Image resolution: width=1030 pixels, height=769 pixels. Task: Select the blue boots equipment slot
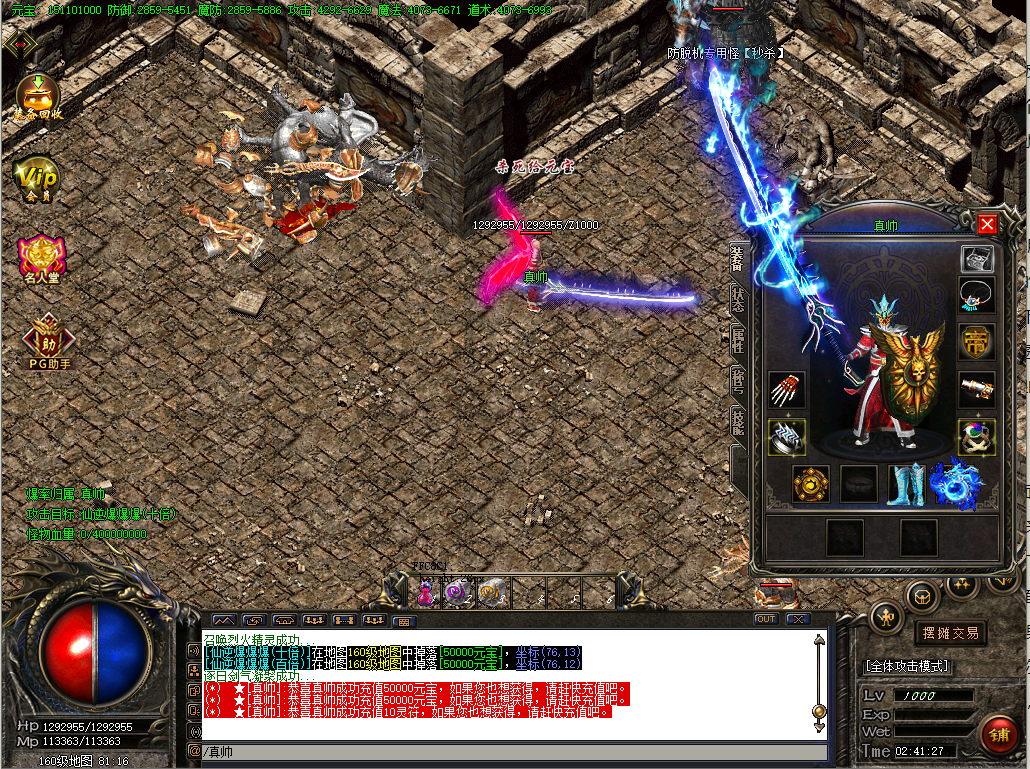point(907,484)
